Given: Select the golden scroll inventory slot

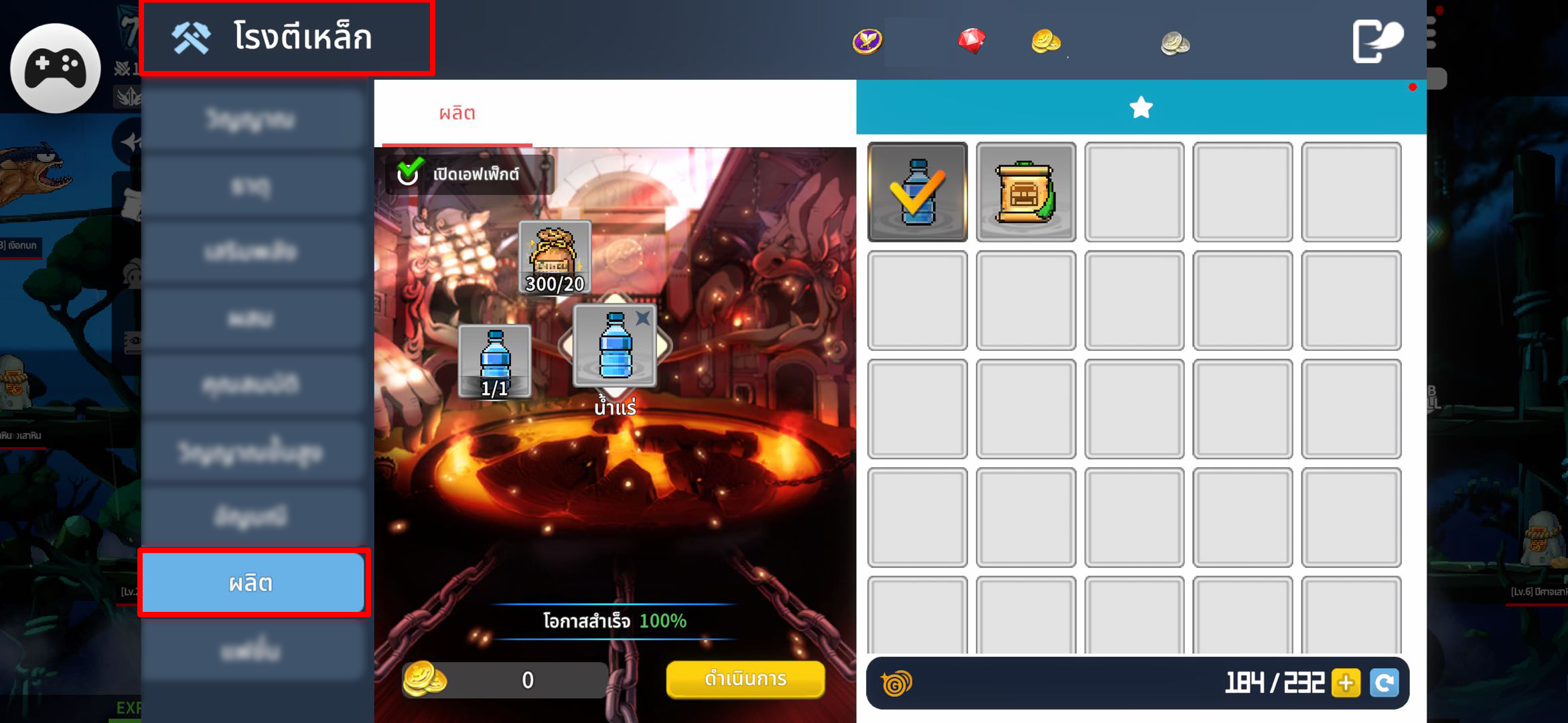Looking at the screenshot, I should coord(1025,192).
